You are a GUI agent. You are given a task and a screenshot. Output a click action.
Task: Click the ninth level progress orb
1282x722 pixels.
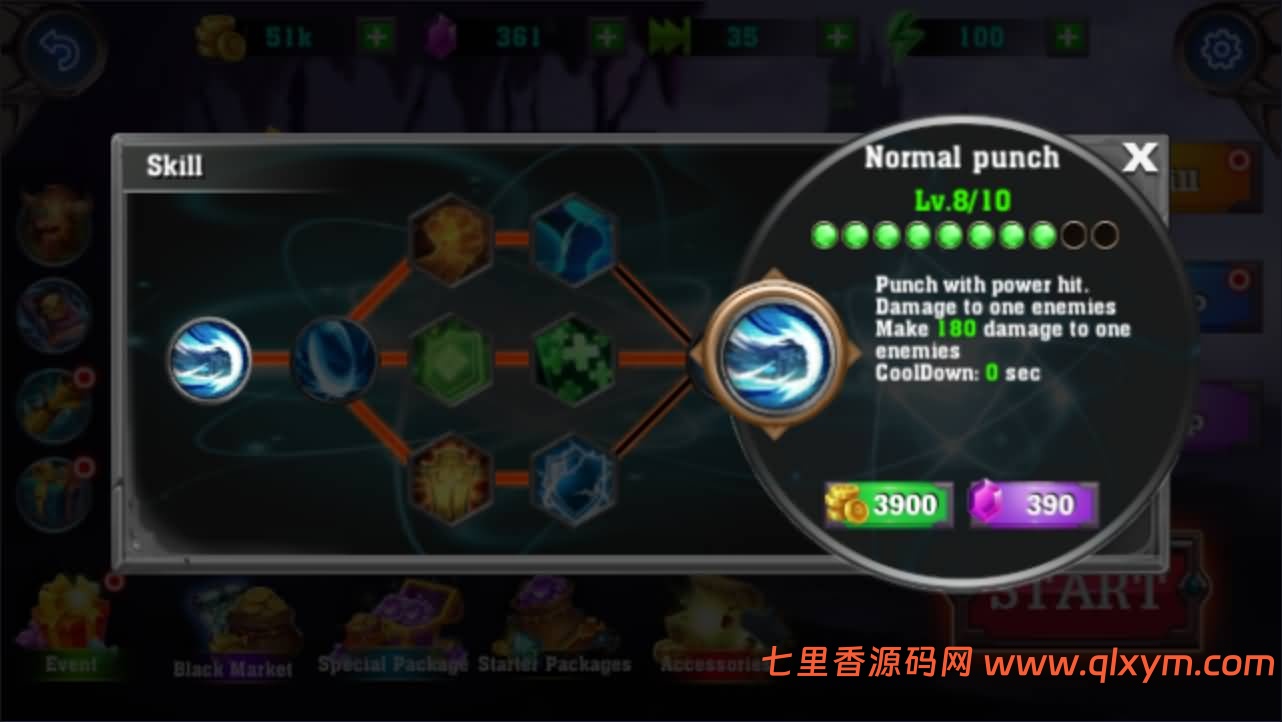(1072, 234)
